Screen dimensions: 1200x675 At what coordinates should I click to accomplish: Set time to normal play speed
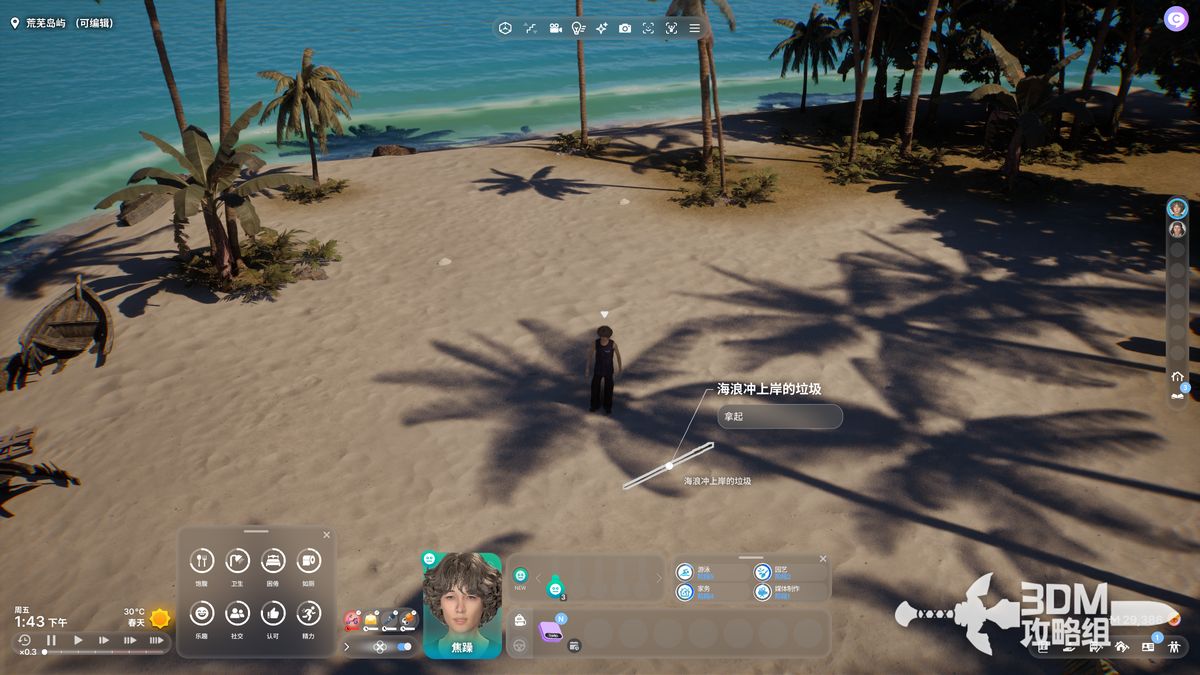(x=78, y=640)
